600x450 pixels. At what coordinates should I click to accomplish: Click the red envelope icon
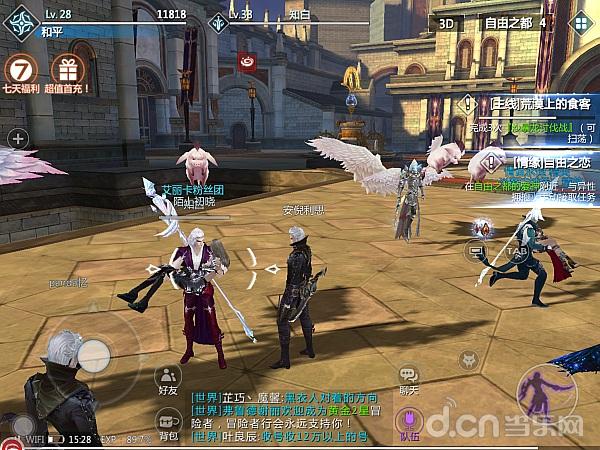(247, 62)
